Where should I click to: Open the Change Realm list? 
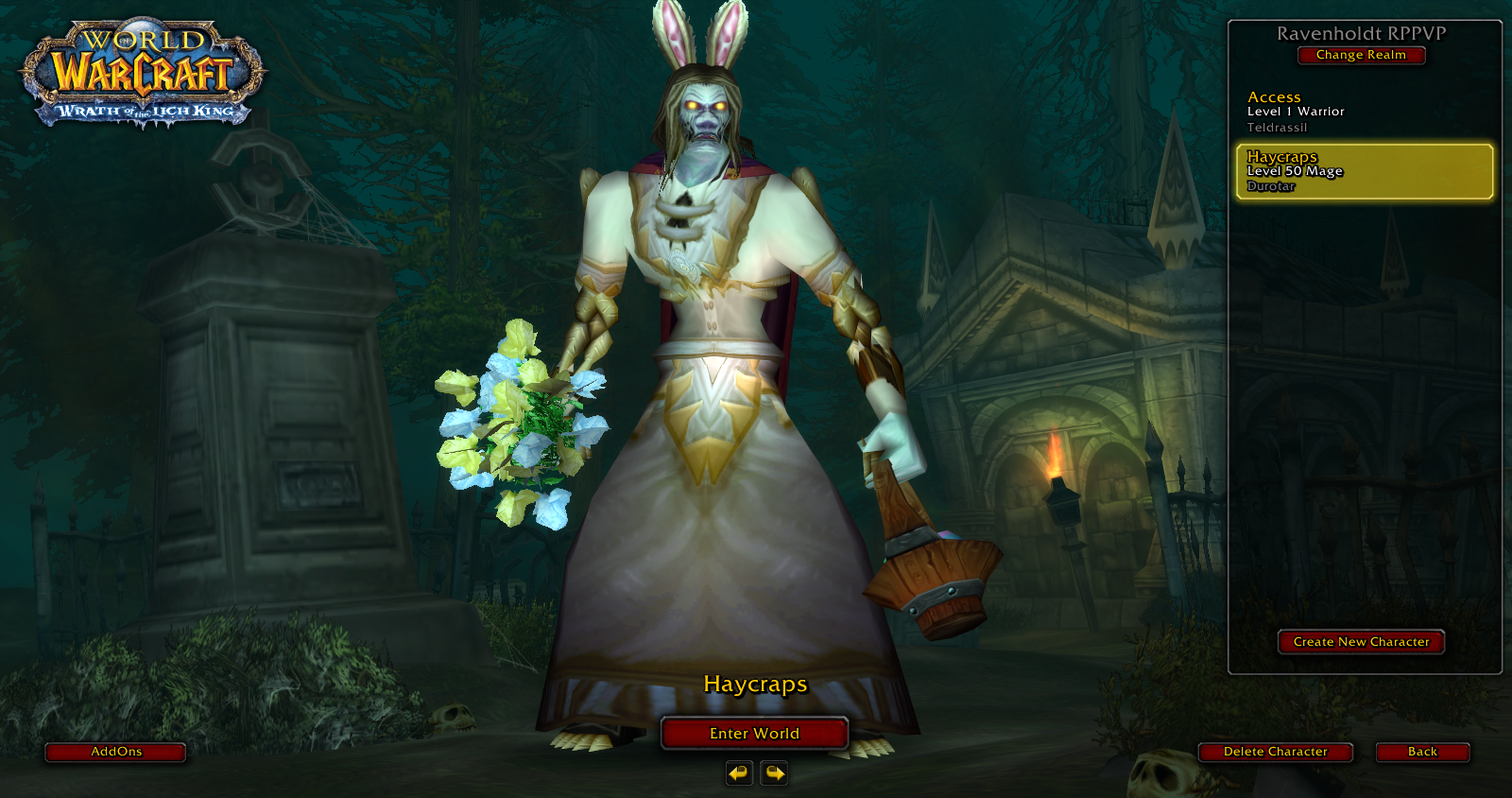[x=1361, y=55]
